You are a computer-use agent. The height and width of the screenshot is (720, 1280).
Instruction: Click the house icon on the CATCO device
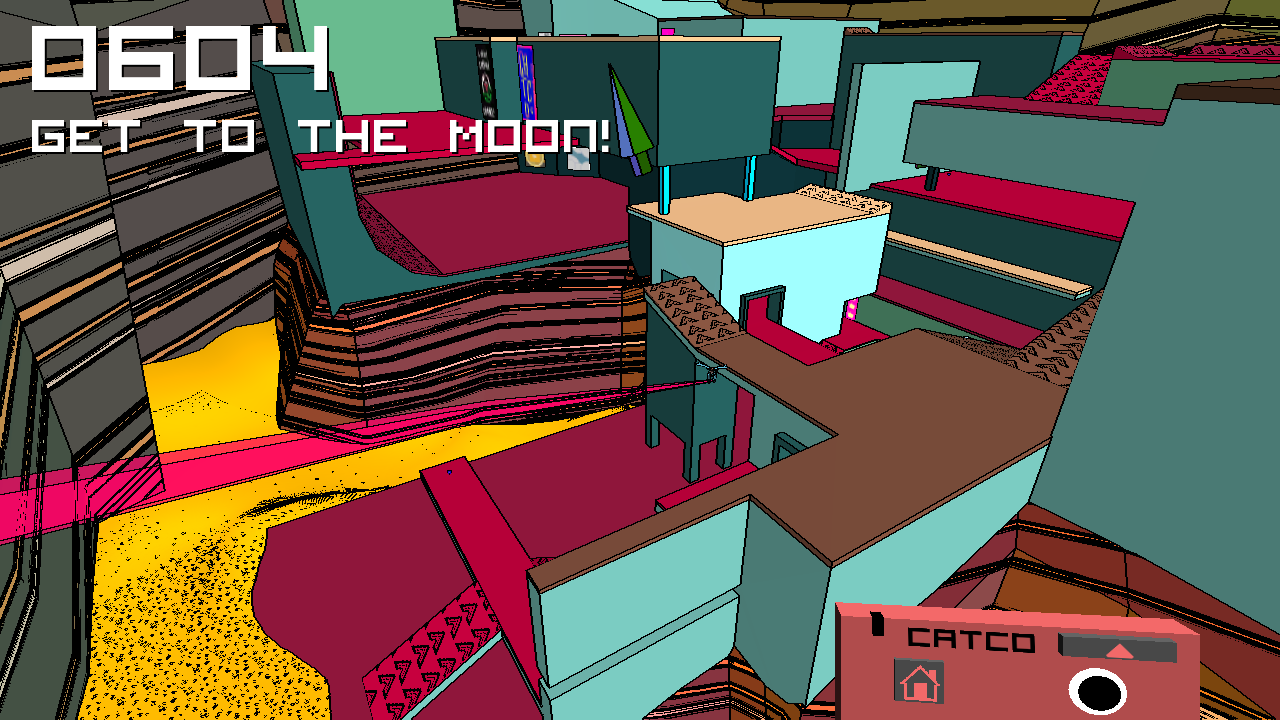pos(919,683)
